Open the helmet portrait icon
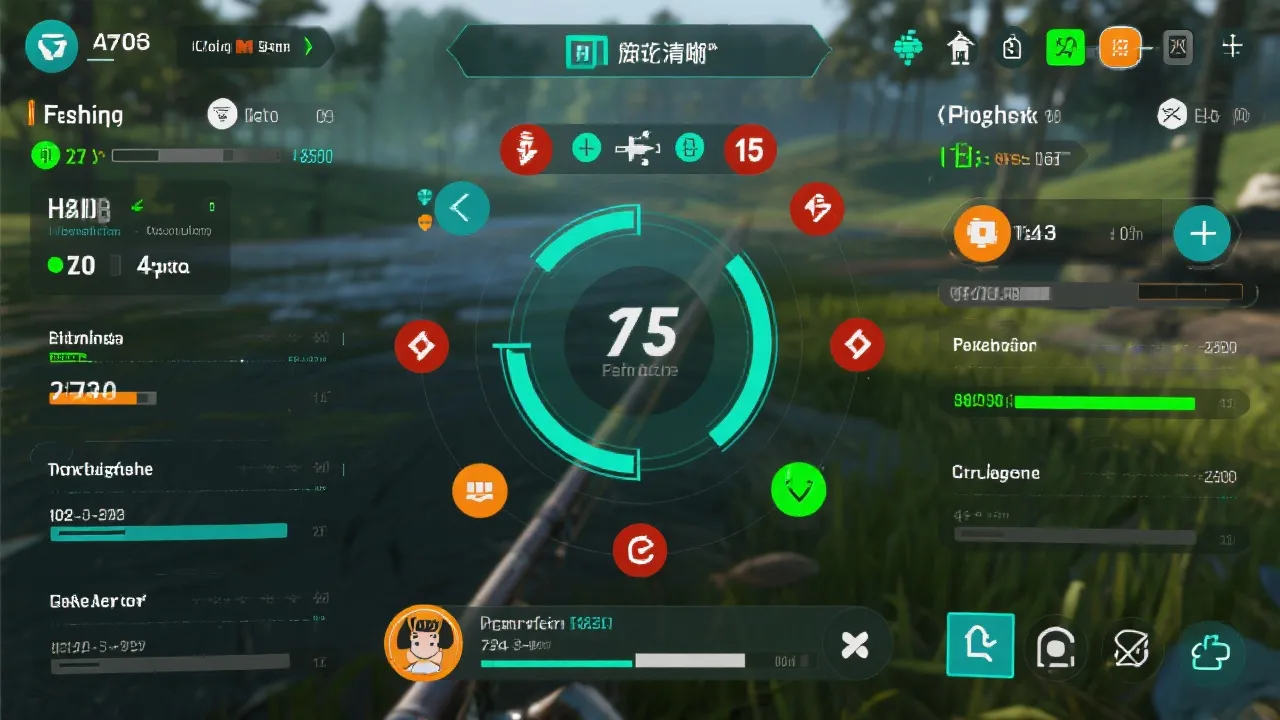The height and width of the screenshot is (720, 1280). click(x=1055, y=648)
